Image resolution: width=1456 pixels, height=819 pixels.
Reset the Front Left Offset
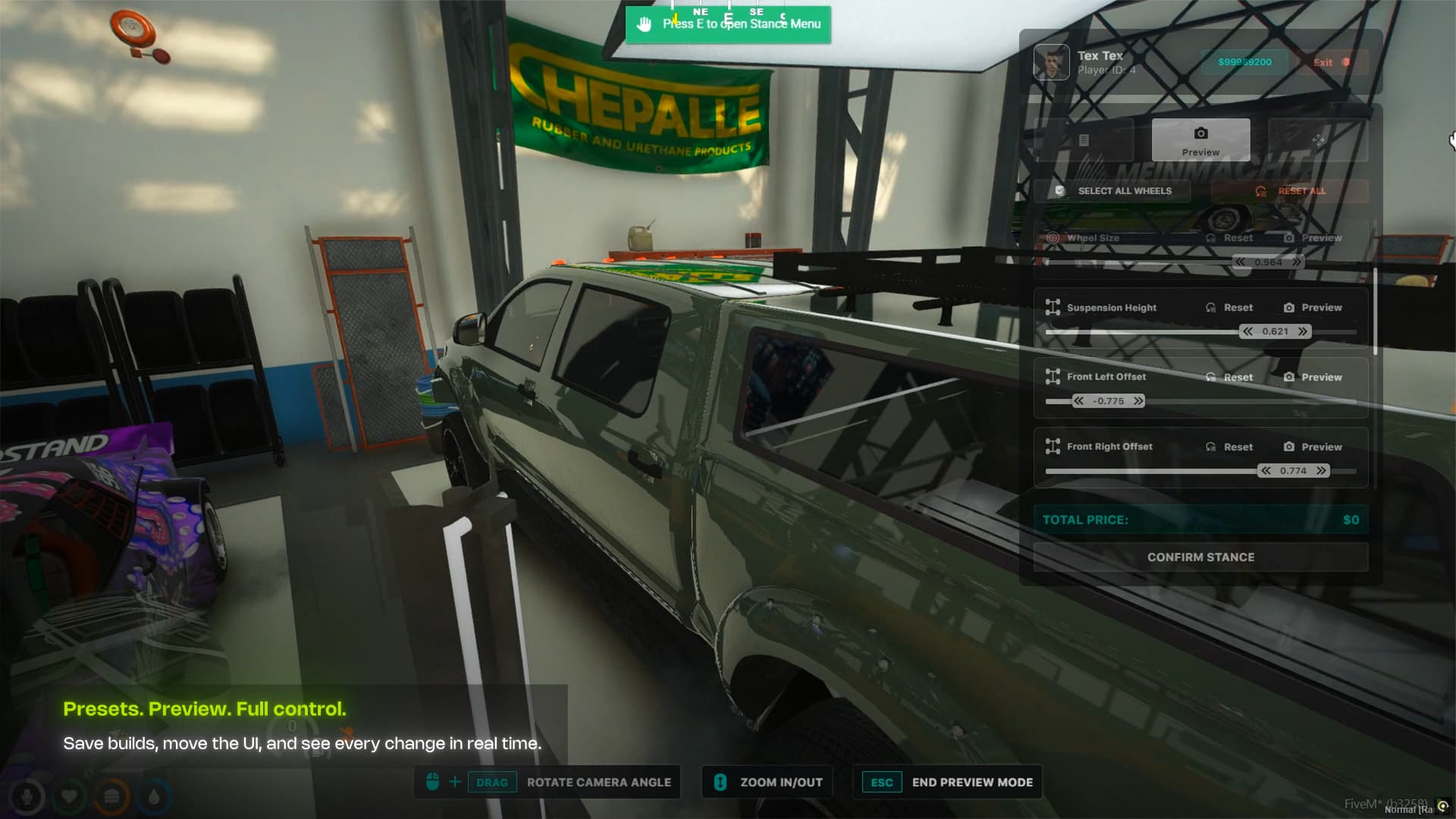click(1230, 378)
